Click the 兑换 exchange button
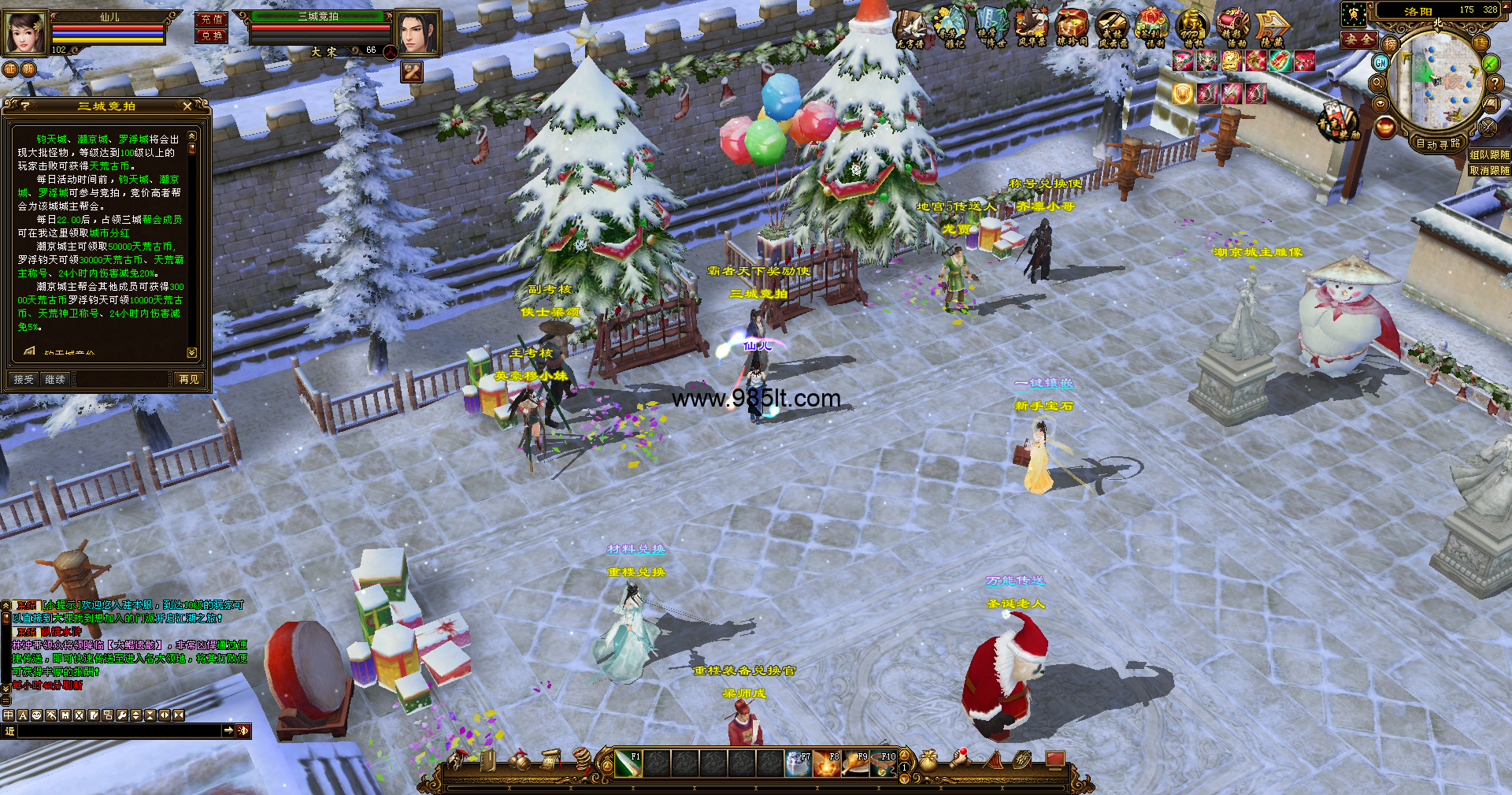This screenshot has width=1512, height=795. coord(211,36)
